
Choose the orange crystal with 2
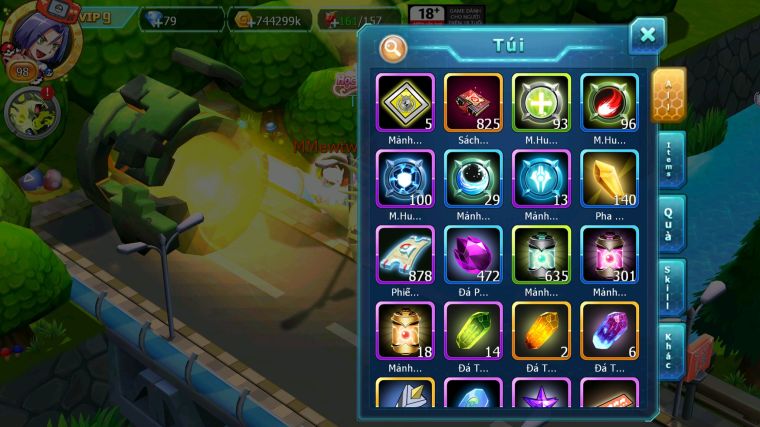(x=541, y=330)
